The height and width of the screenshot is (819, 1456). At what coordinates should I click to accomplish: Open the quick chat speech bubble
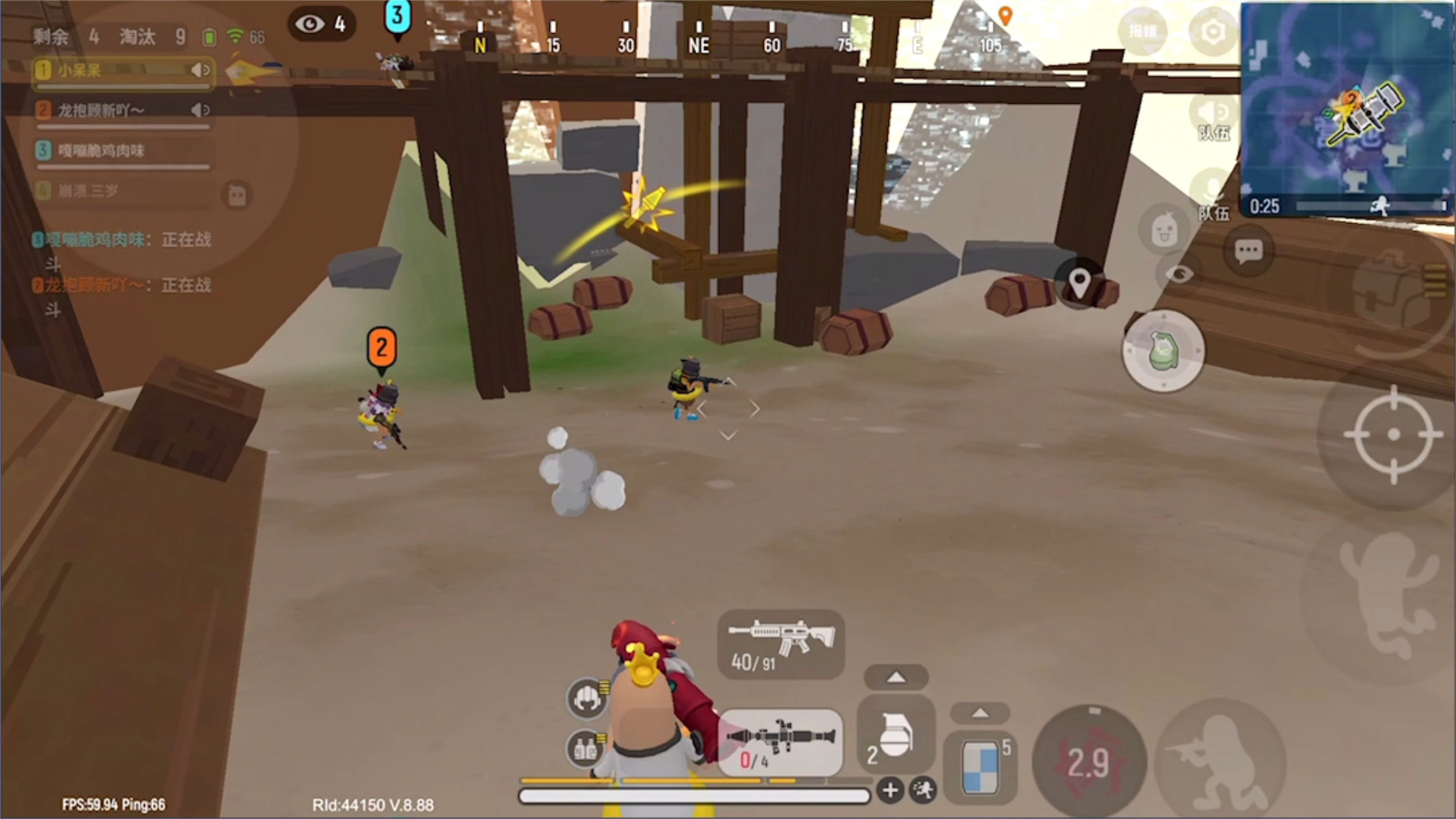[1248, 251]
